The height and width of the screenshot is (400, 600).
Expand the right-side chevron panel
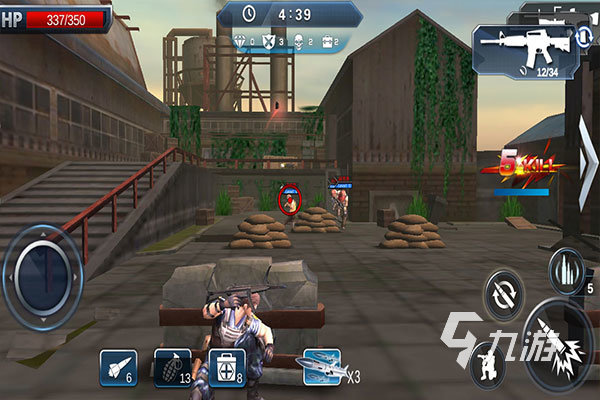(587, 163)
